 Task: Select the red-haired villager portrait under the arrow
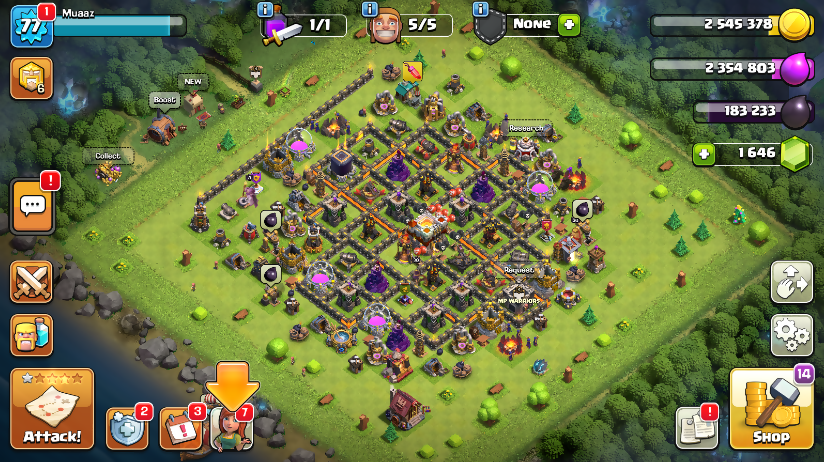232,428
